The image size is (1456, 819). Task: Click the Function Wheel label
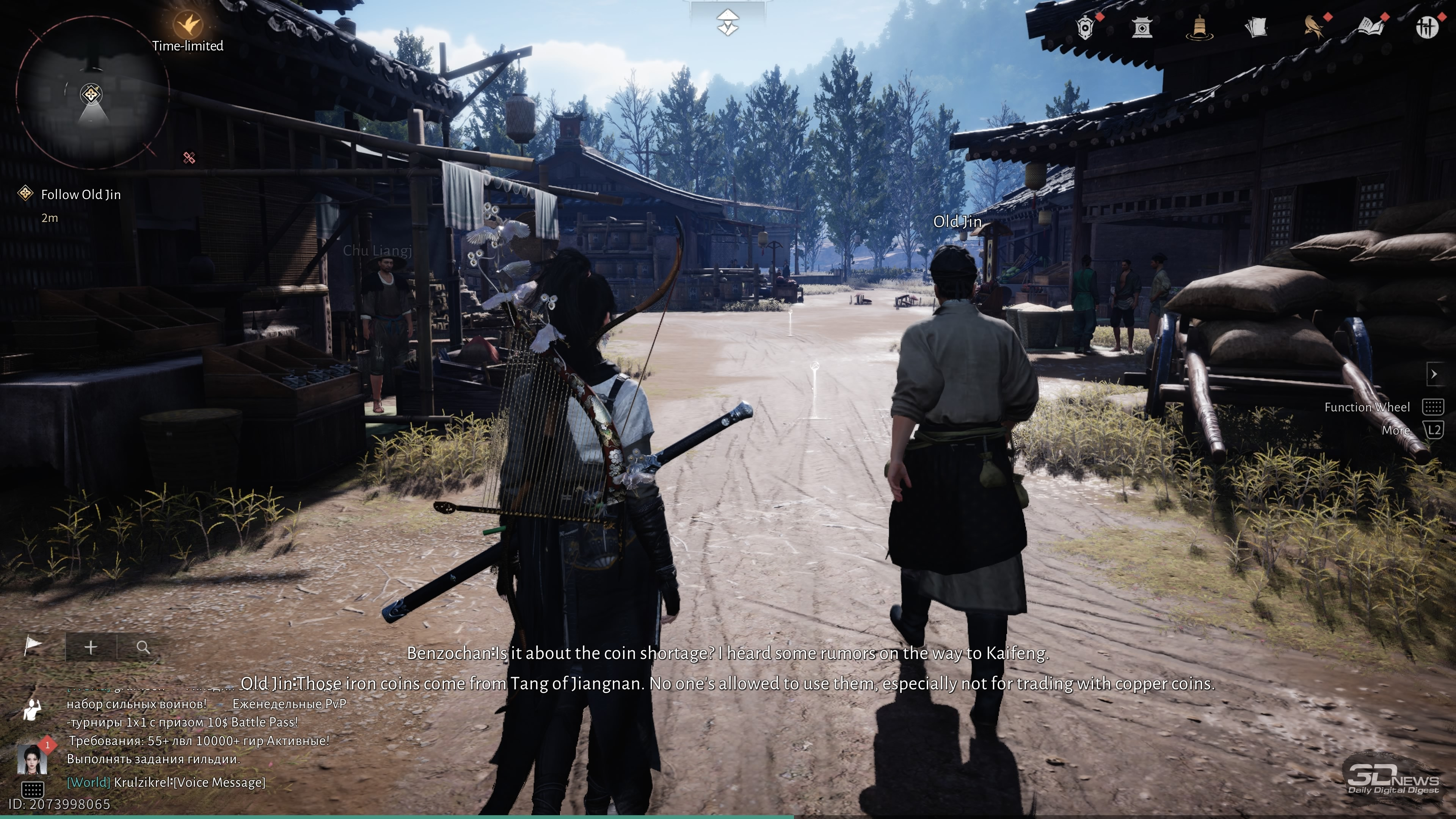click(x=1367, y=407)
